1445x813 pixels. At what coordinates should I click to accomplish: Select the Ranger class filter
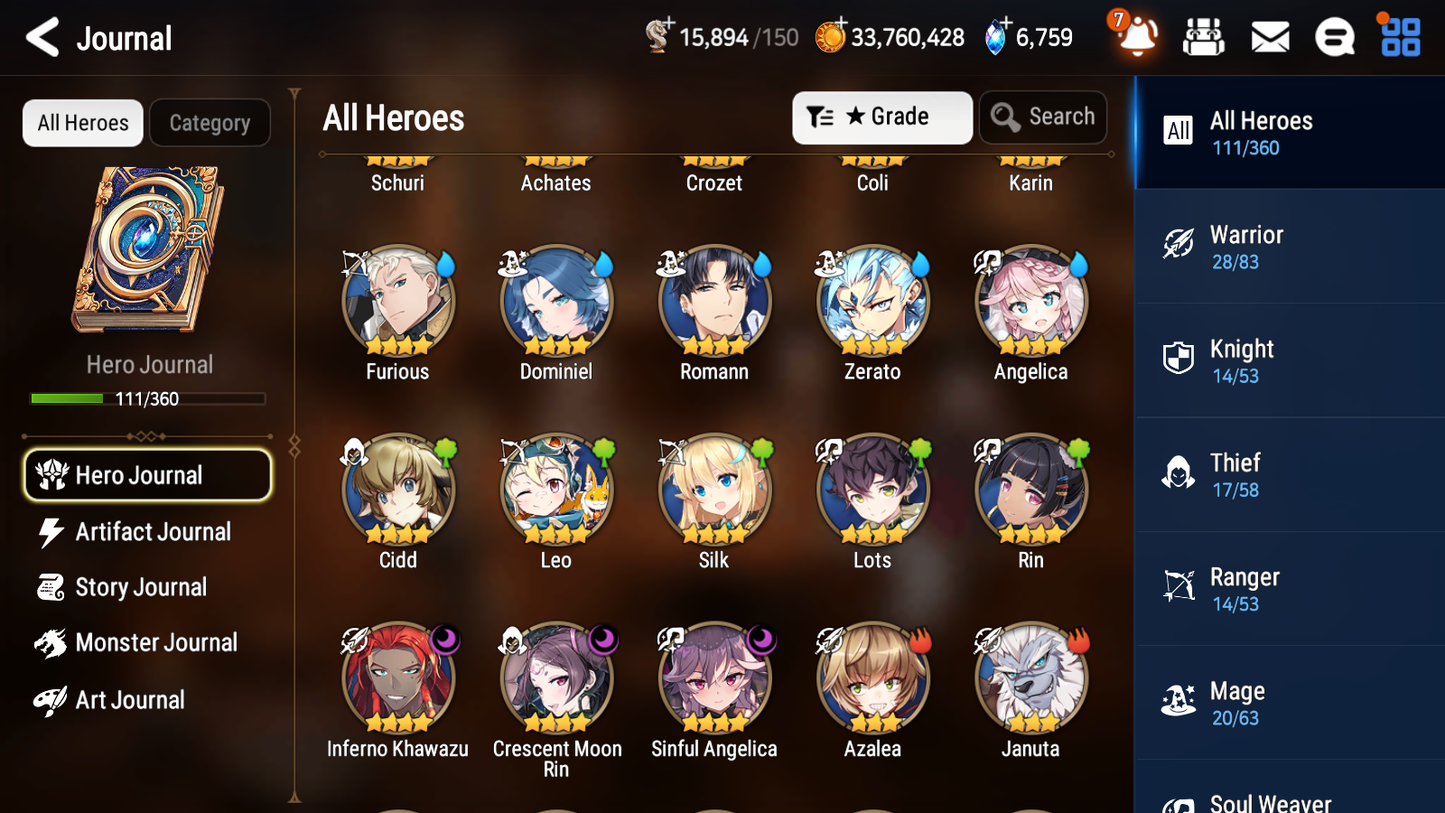[x=1289, y=588]
